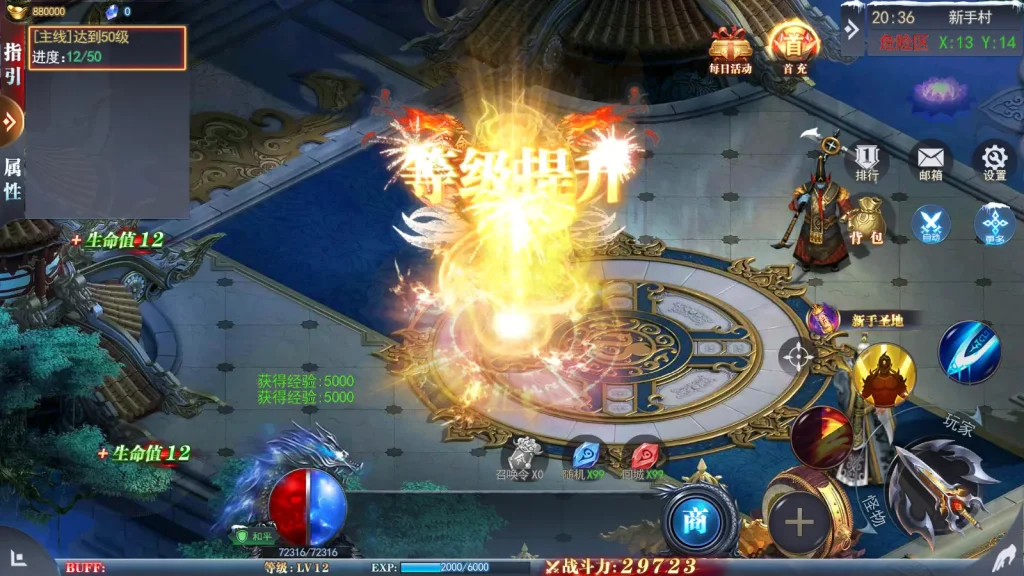
Task: Use the 回城 return-to-town stone
Action: [642, 455]
